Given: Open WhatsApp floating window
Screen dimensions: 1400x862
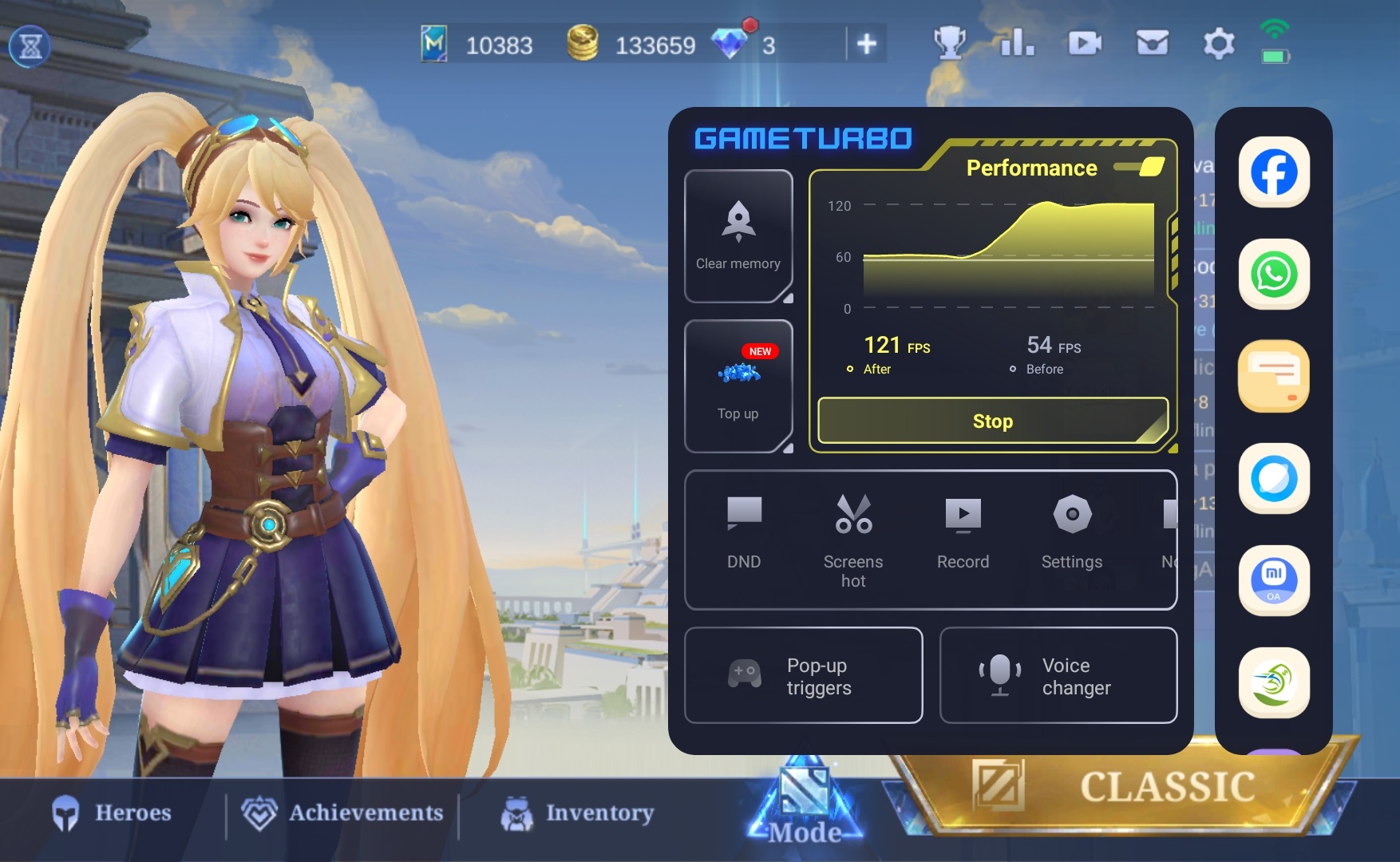Looking at the screenshot, I should coord(1274,274).
